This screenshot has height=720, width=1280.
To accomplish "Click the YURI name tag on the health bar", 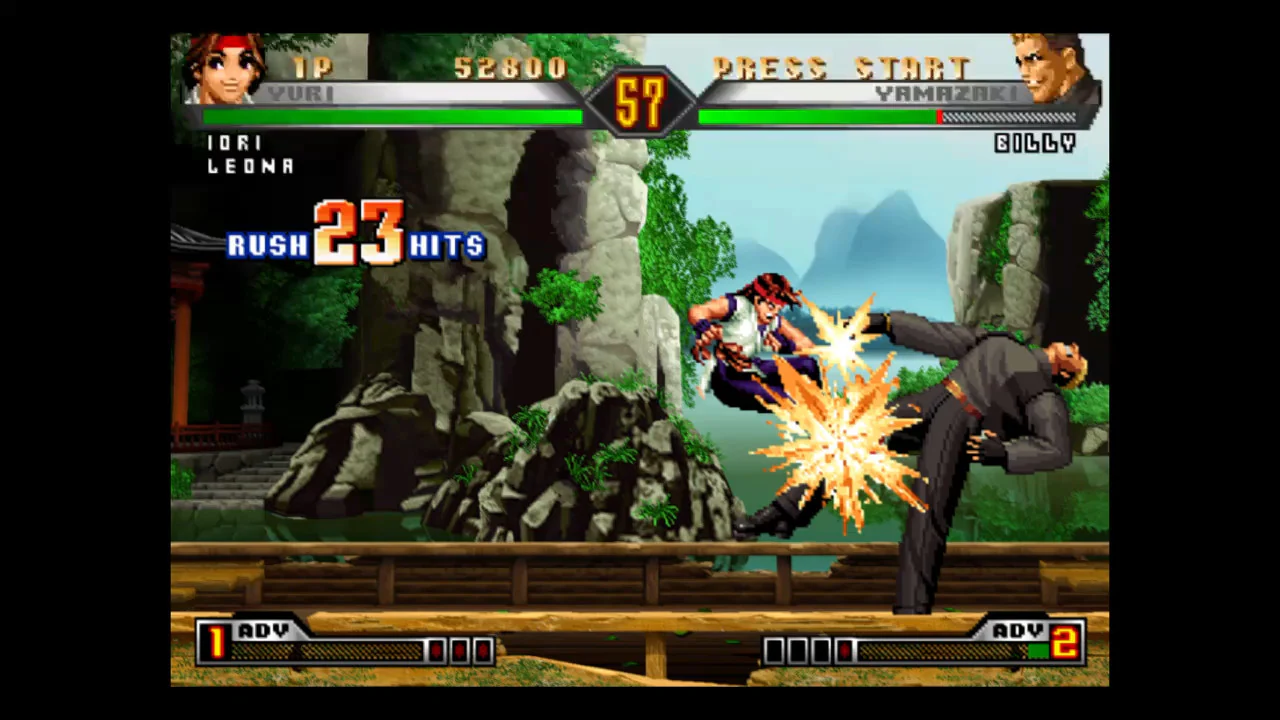I will pos(300,94).
